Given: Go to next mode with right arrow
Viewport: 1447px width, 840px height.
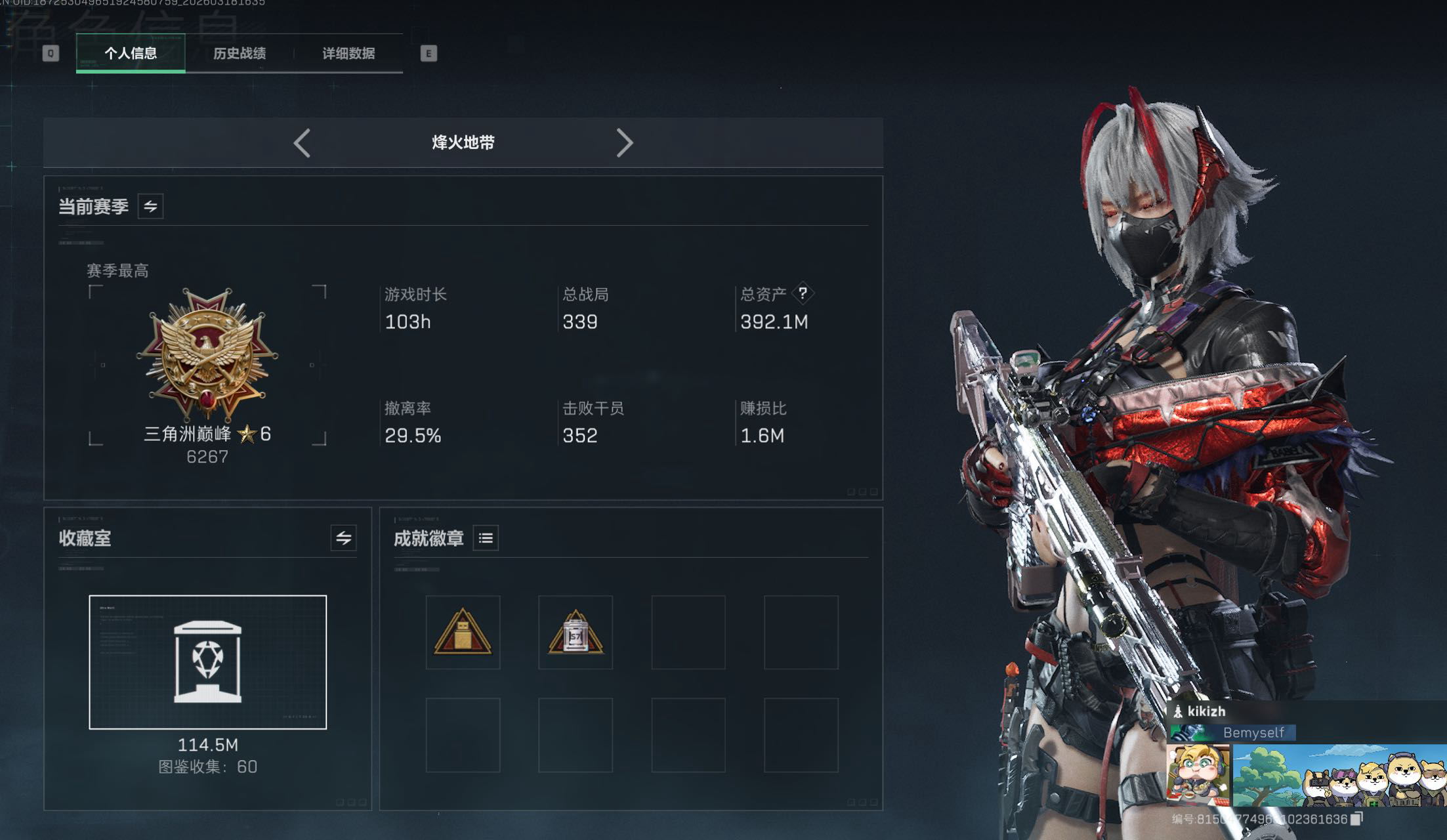Looking at the screenshot, I should tap(624, 142).
